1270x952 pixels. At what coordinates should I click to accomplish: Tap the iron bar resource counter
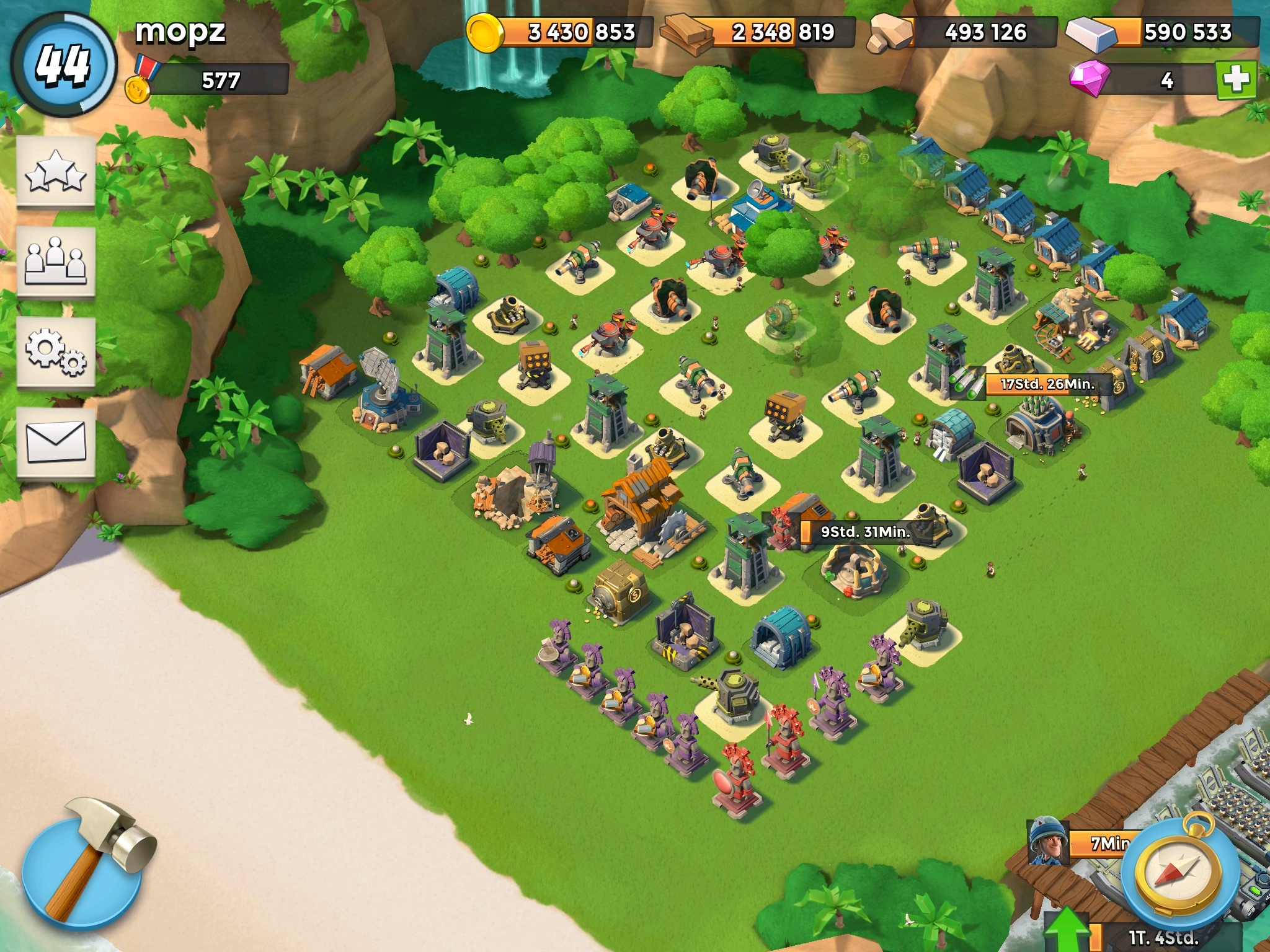coord(1165,32)
